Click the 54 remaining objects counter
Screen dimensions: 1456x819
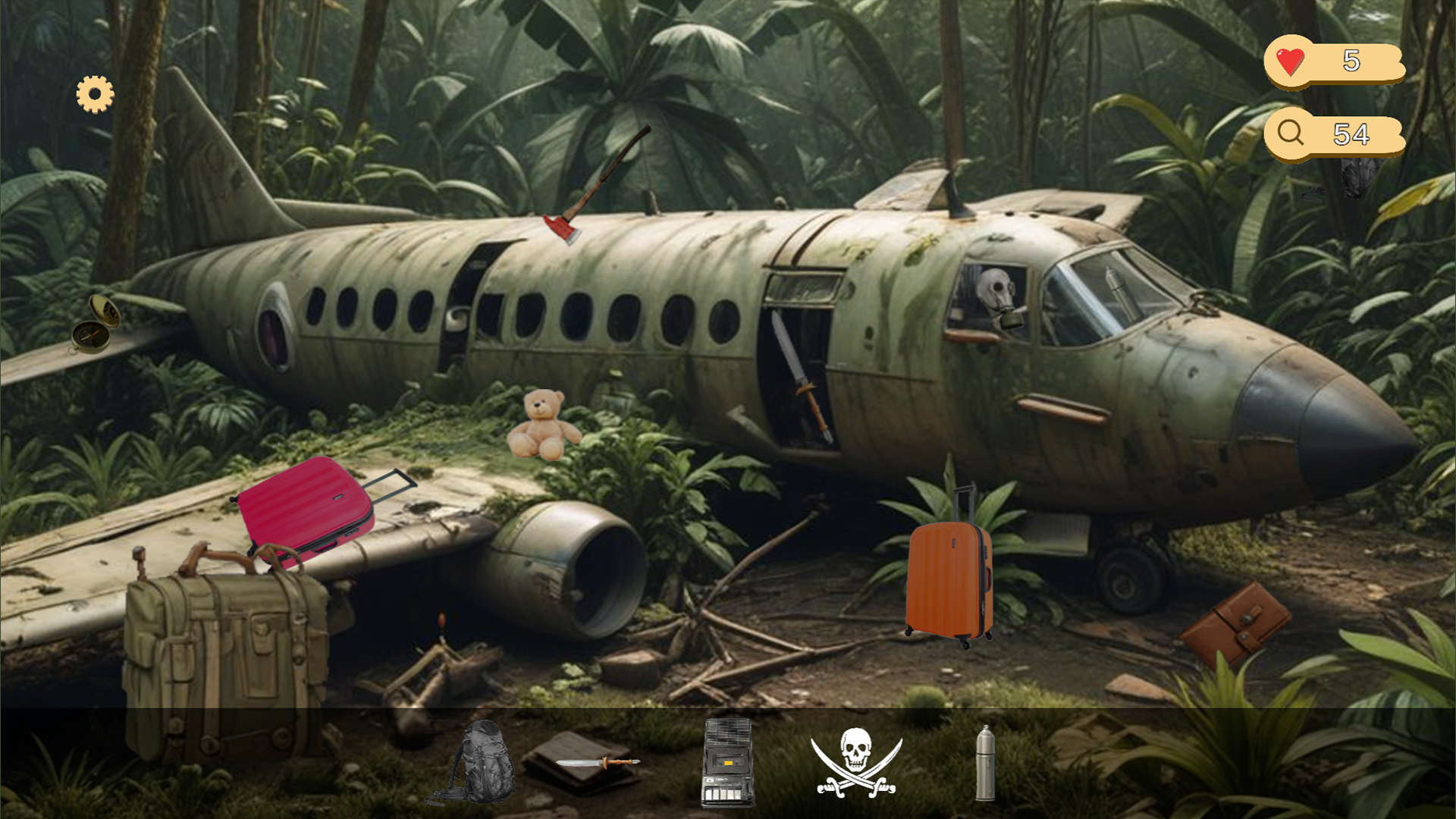[1354, 133]
